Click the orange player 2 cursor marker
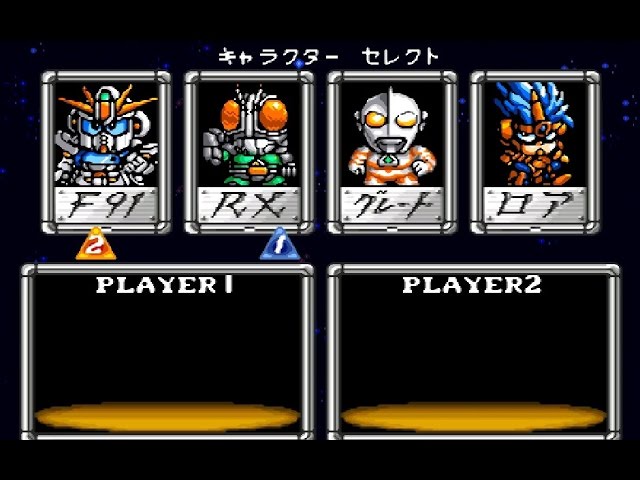The image size is (640, 480). click(92, 245)
